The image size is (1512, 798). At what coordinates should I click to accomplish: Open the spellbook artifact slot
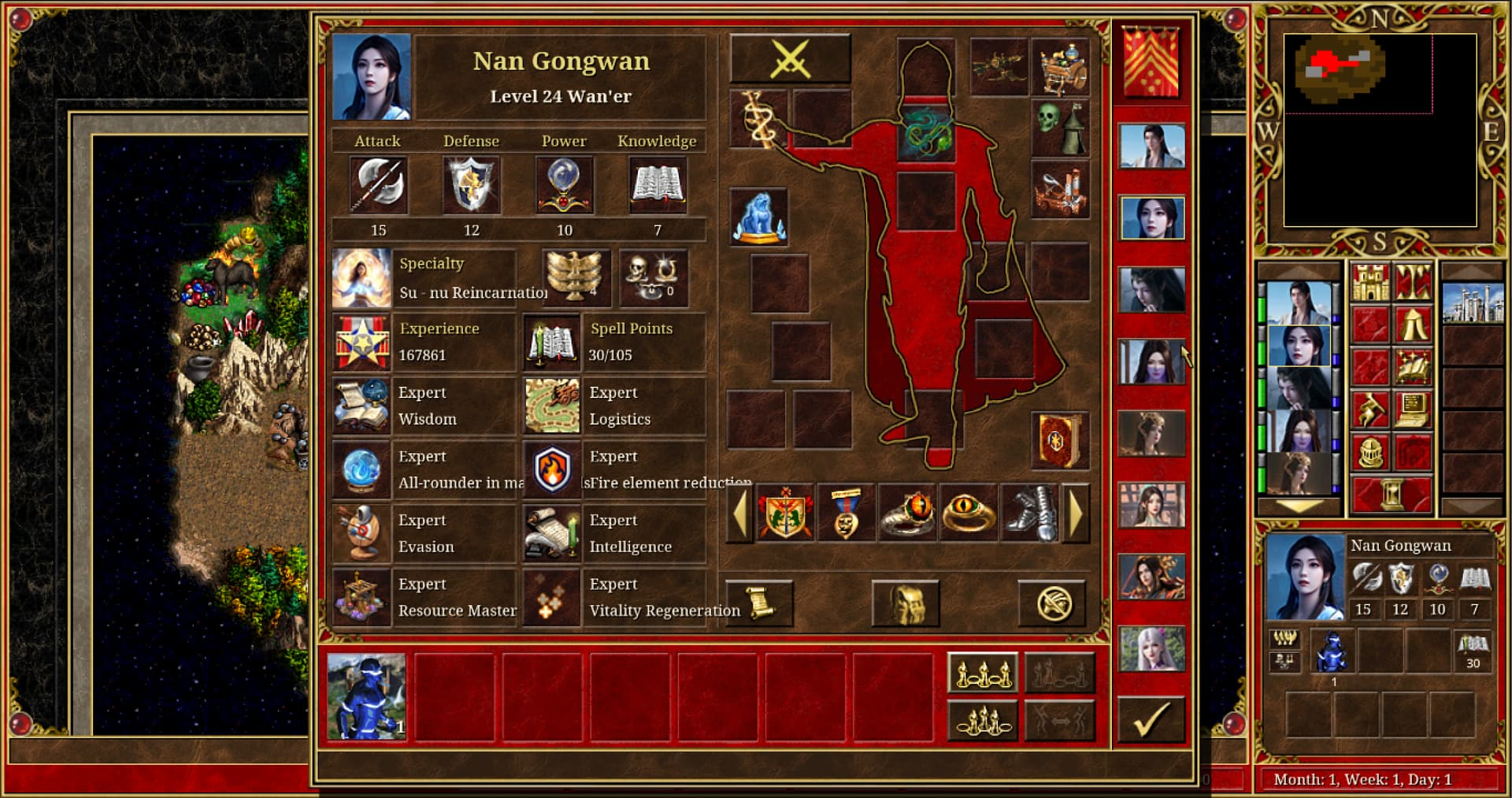(x=1059, y=440)
